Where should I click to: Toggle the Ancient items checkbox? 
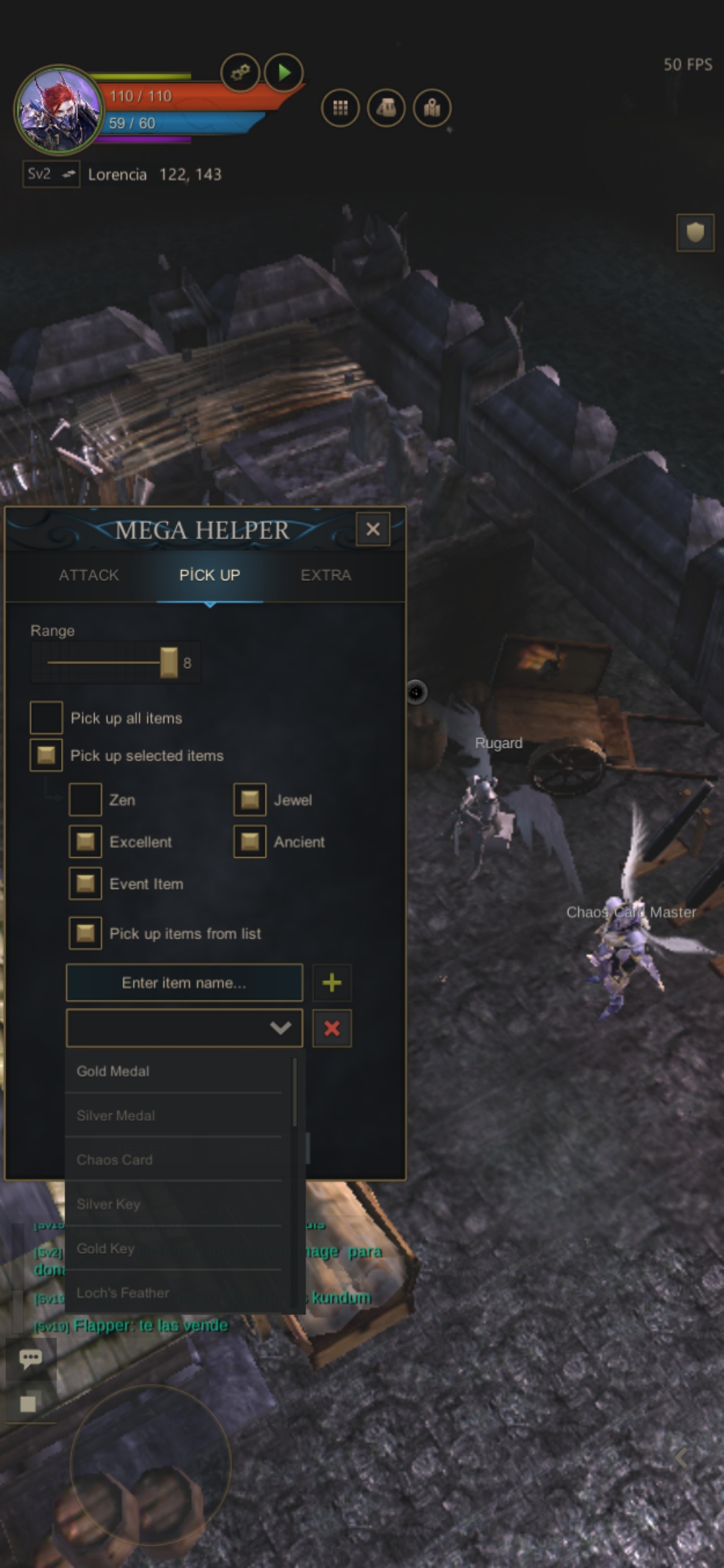[x=250, y=842]
